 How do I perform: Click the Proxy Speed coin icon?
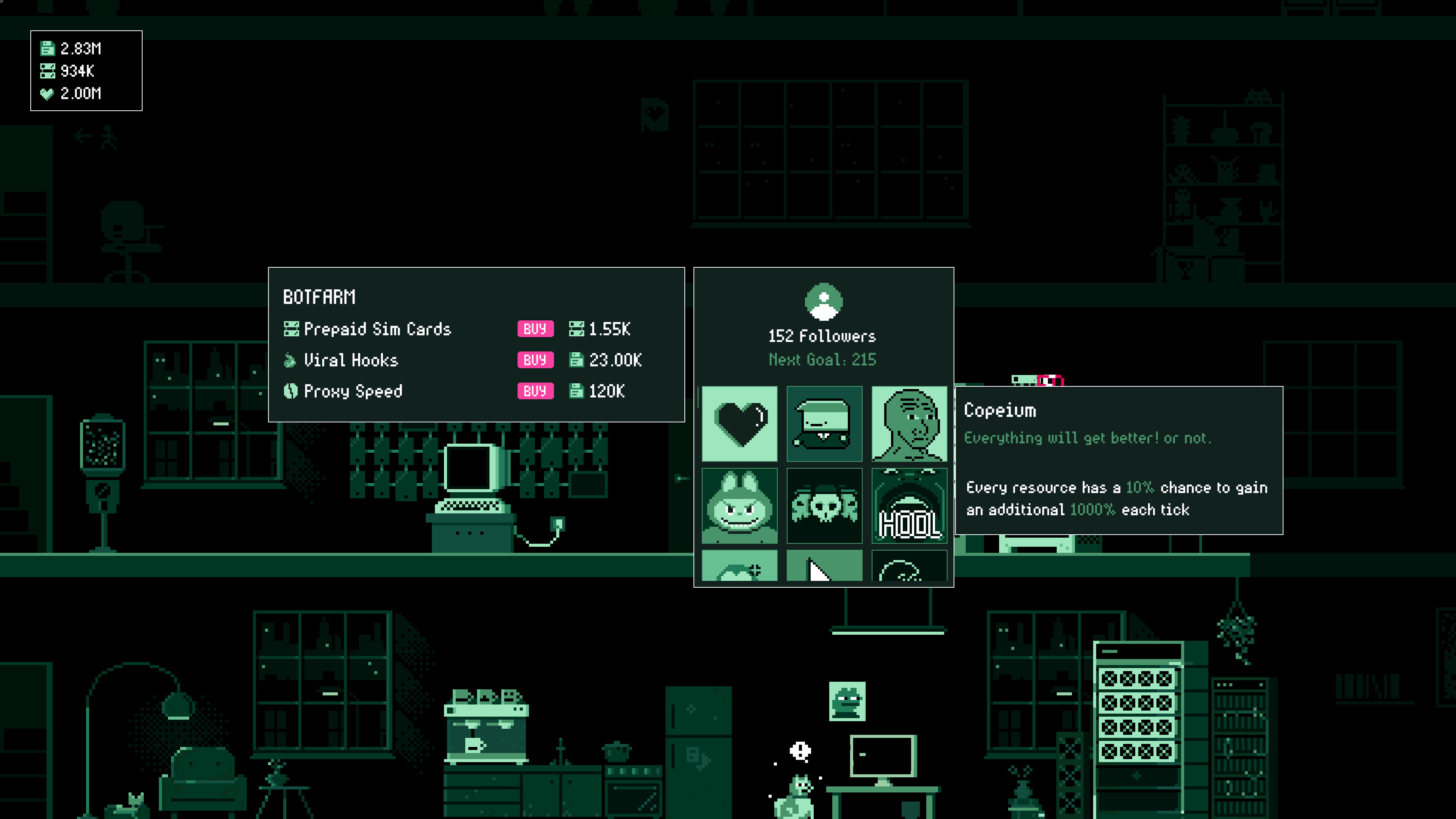coord(292,391)
